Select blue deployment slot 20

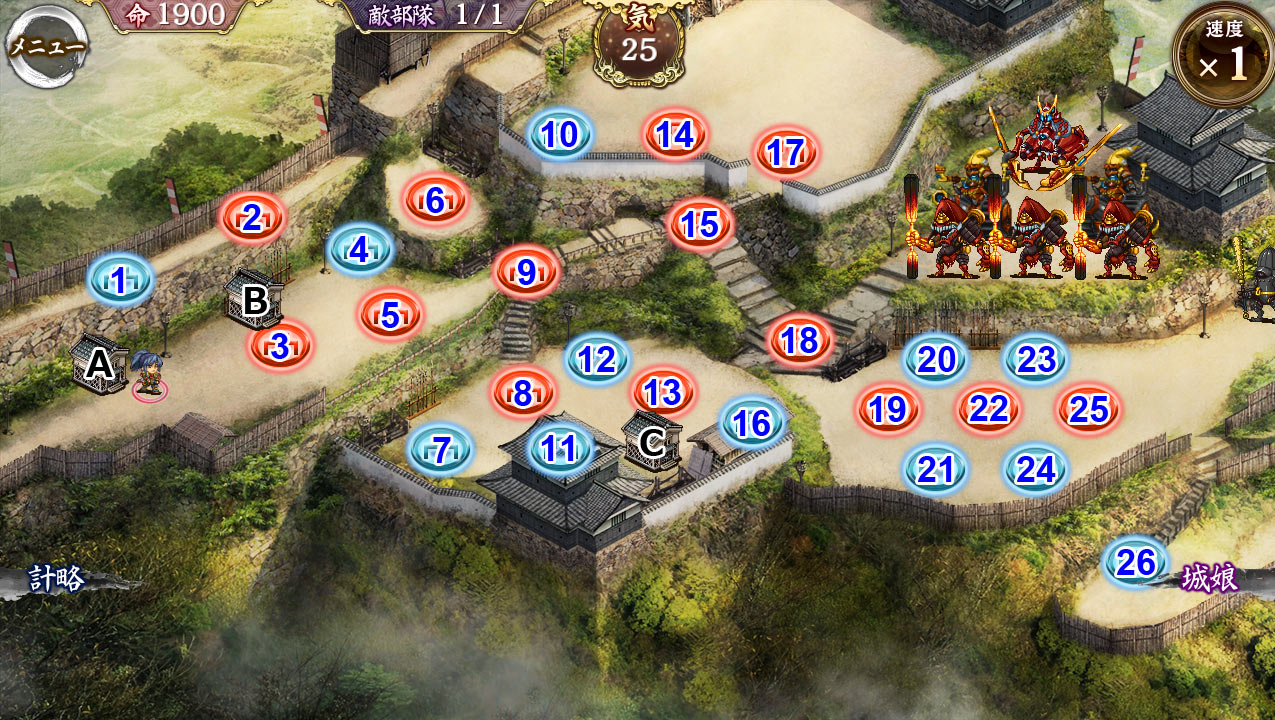pyautogui.click(x=936, y=360)
